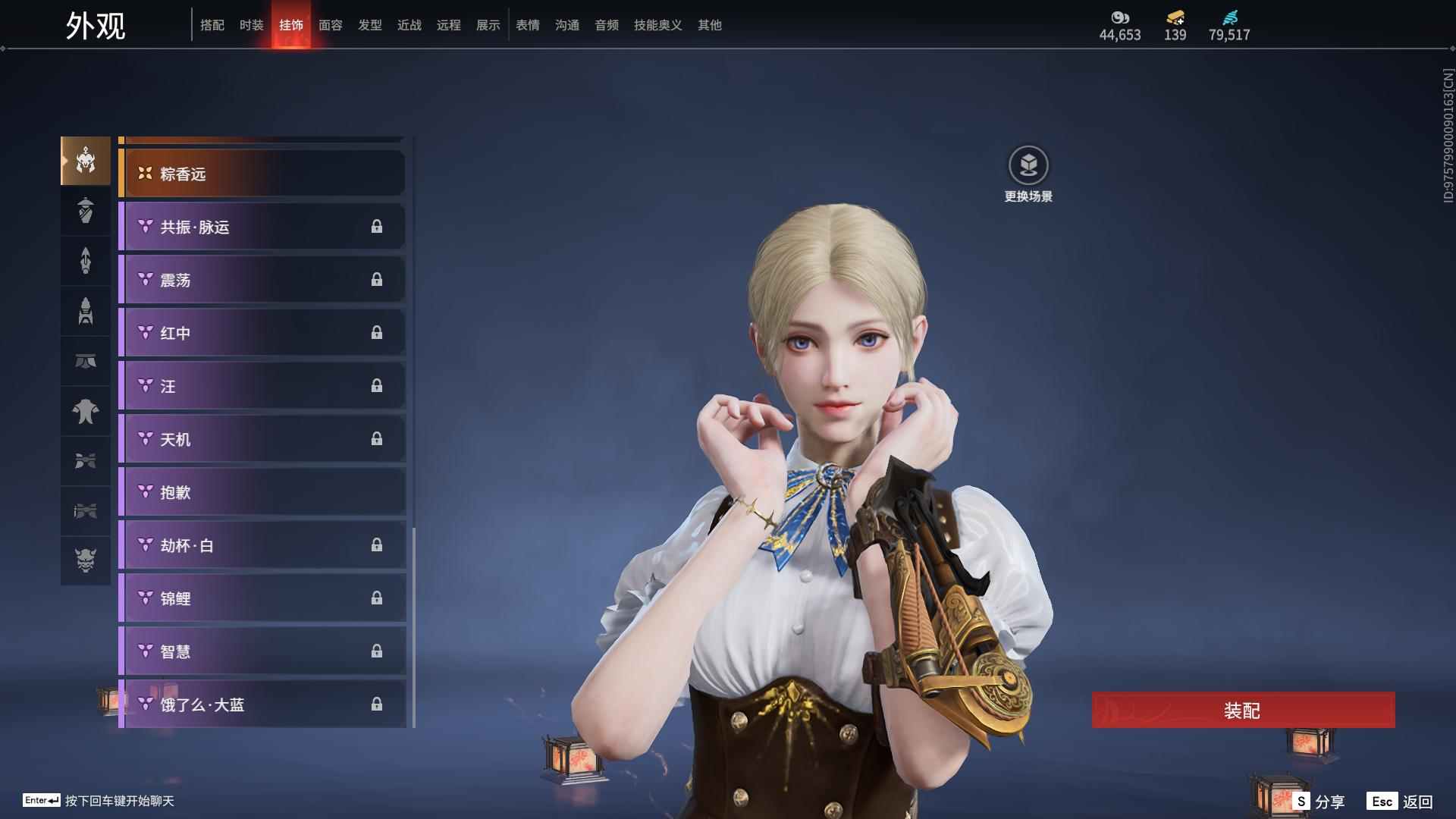Select the unlocked 抱歉 accessory
Viewport: 1456px width, 819px height.
click(x=262, y=492)
